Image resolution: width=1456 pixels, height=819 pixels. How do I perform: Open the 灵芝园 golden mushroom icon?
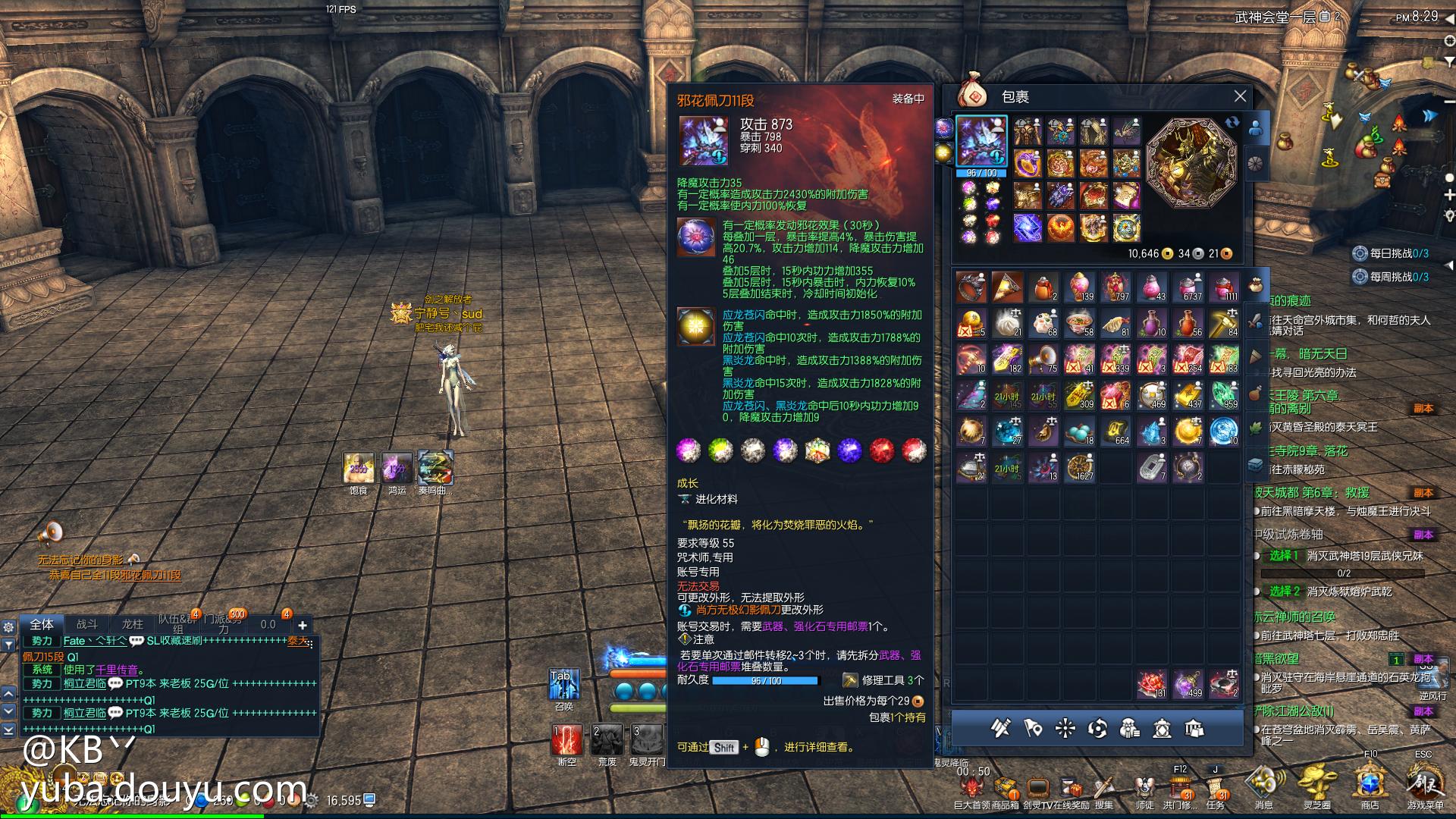point(1316,781)
